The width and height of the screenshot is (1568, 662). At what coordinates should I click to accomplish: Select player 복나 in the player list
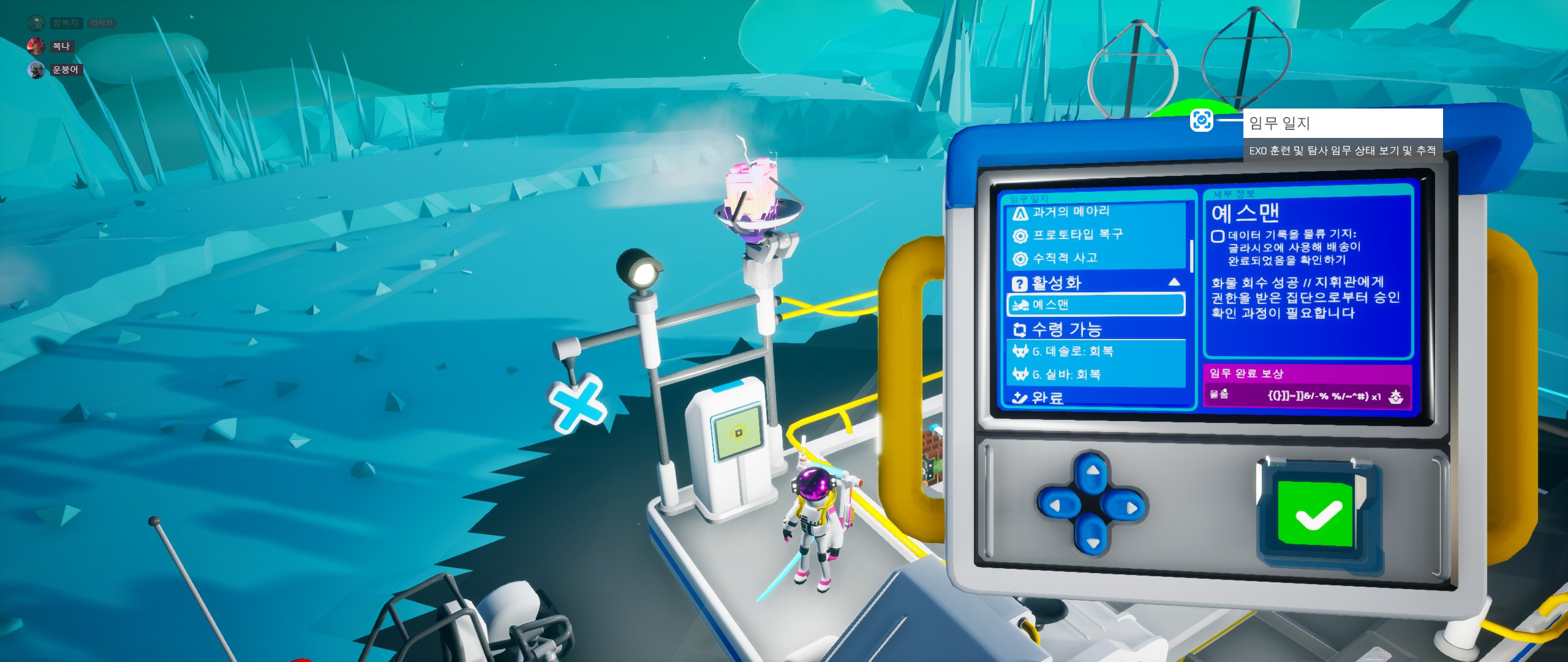click(61, 46)
